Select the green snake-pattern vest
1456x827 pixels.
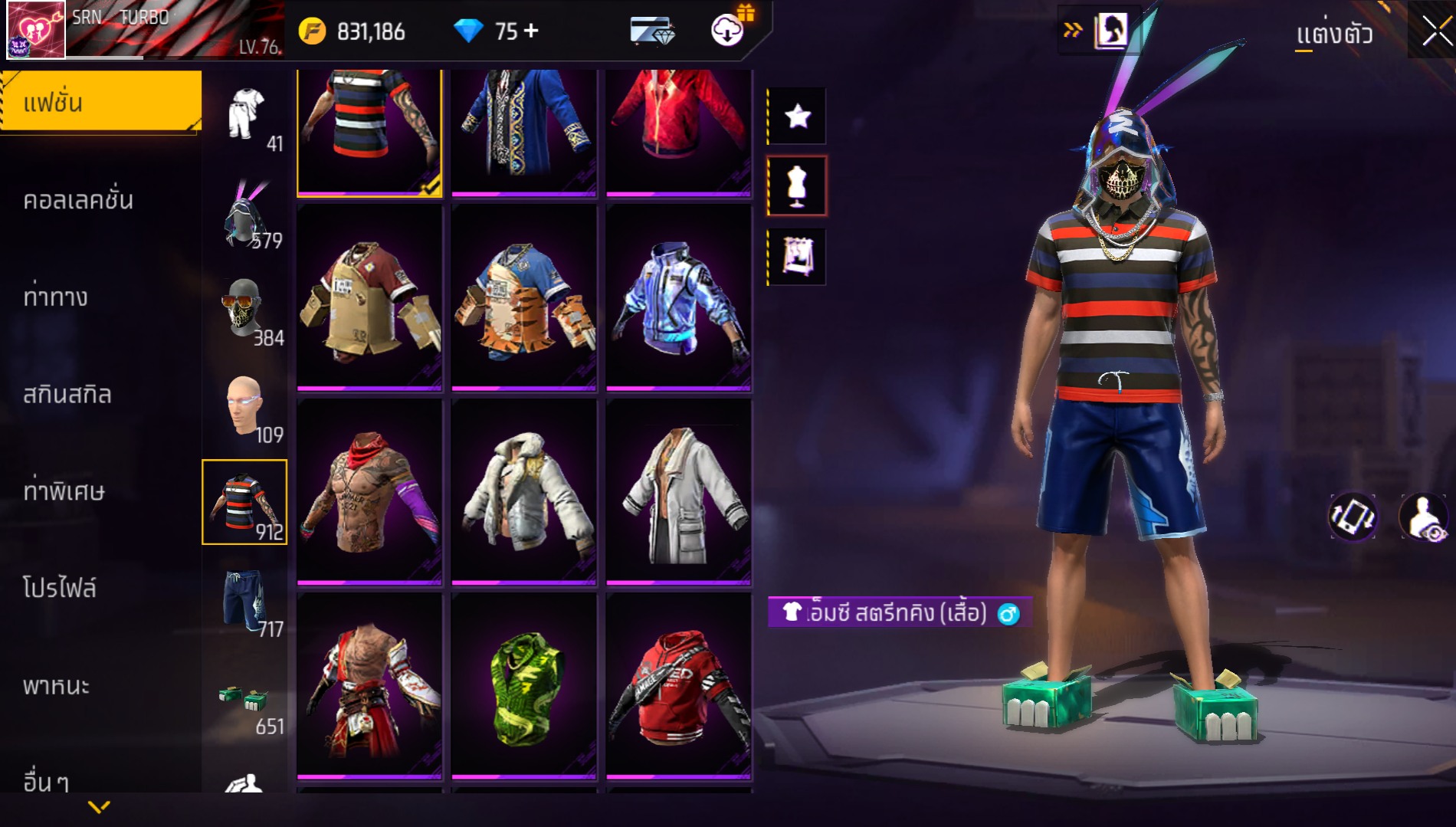coord(524,688)
